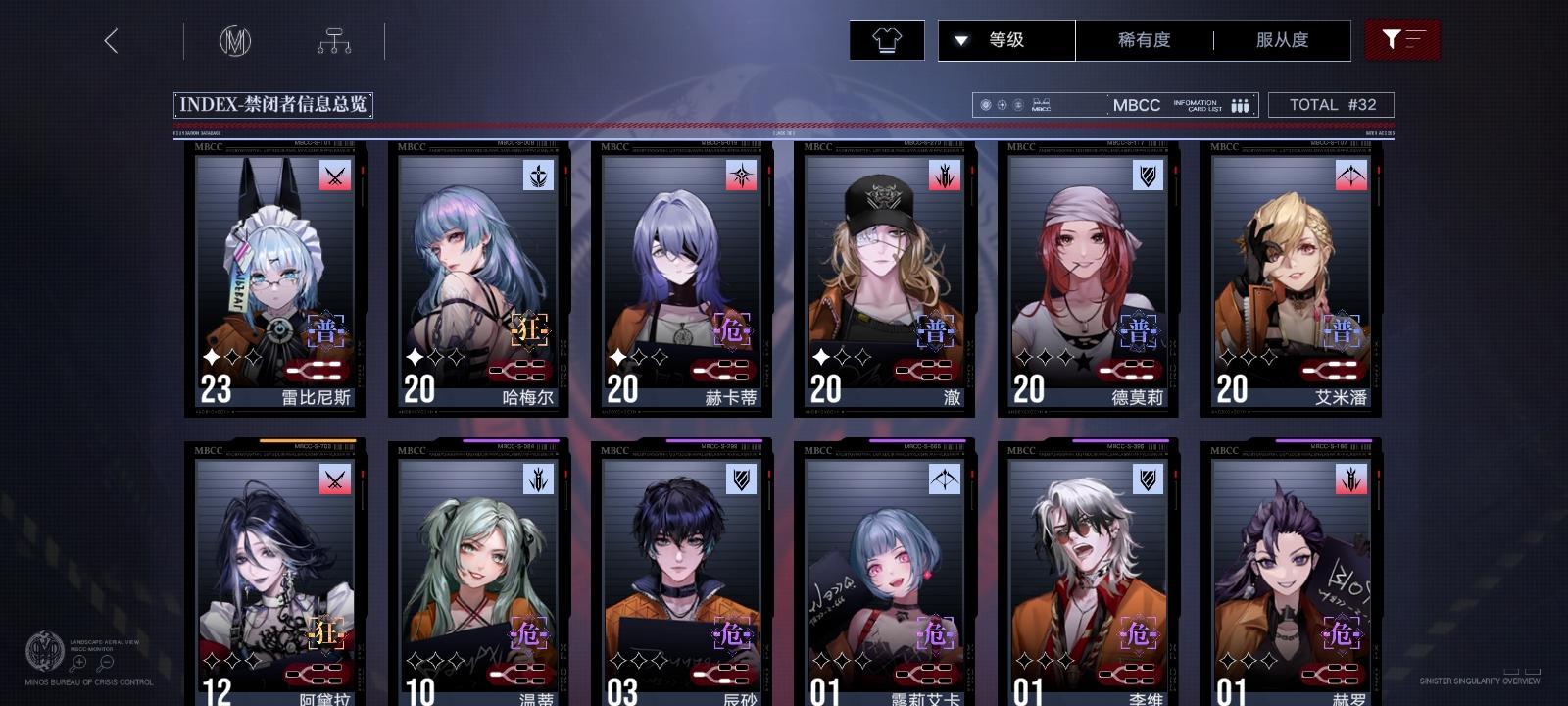Viewport: 1568px width, 706px height.
Task: Open the outfit shirt icon menu
Action: (x=886, y=40)
